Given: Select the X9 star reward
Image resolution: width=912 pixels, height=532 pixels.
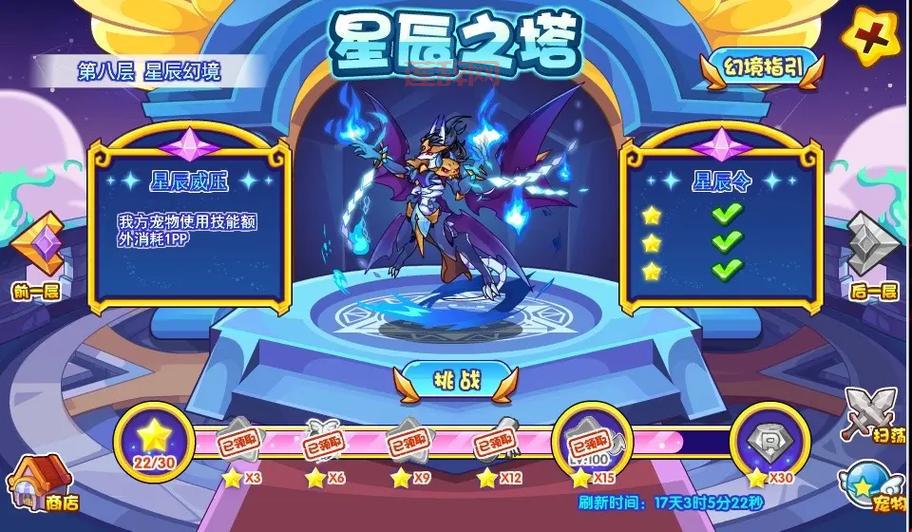Looking at the screenshot, I should pyautogui.click(x=413, y=443).
